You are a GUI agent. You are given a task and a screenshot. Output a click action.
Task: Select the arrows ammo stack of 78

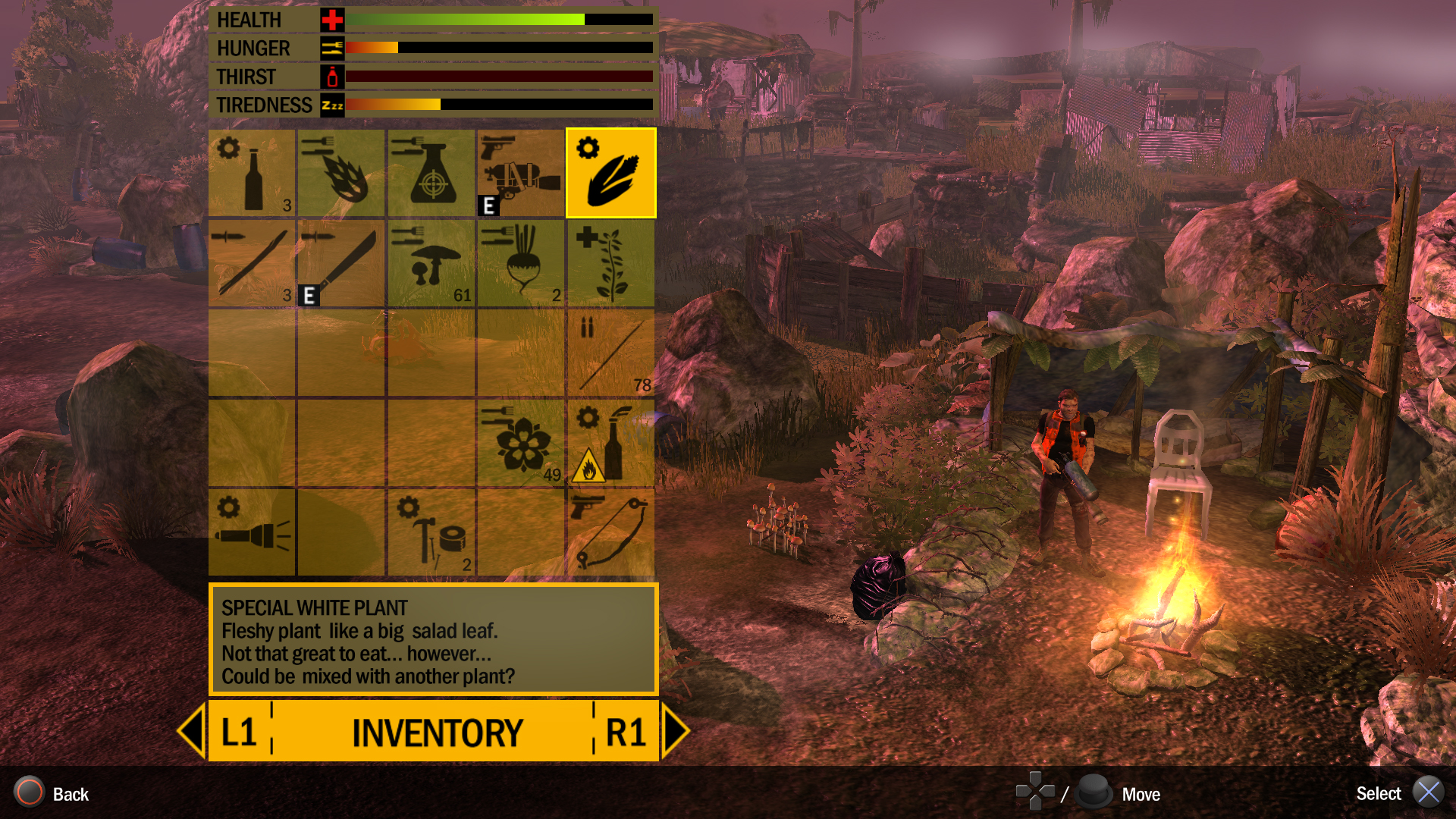[x=610, y=353]
